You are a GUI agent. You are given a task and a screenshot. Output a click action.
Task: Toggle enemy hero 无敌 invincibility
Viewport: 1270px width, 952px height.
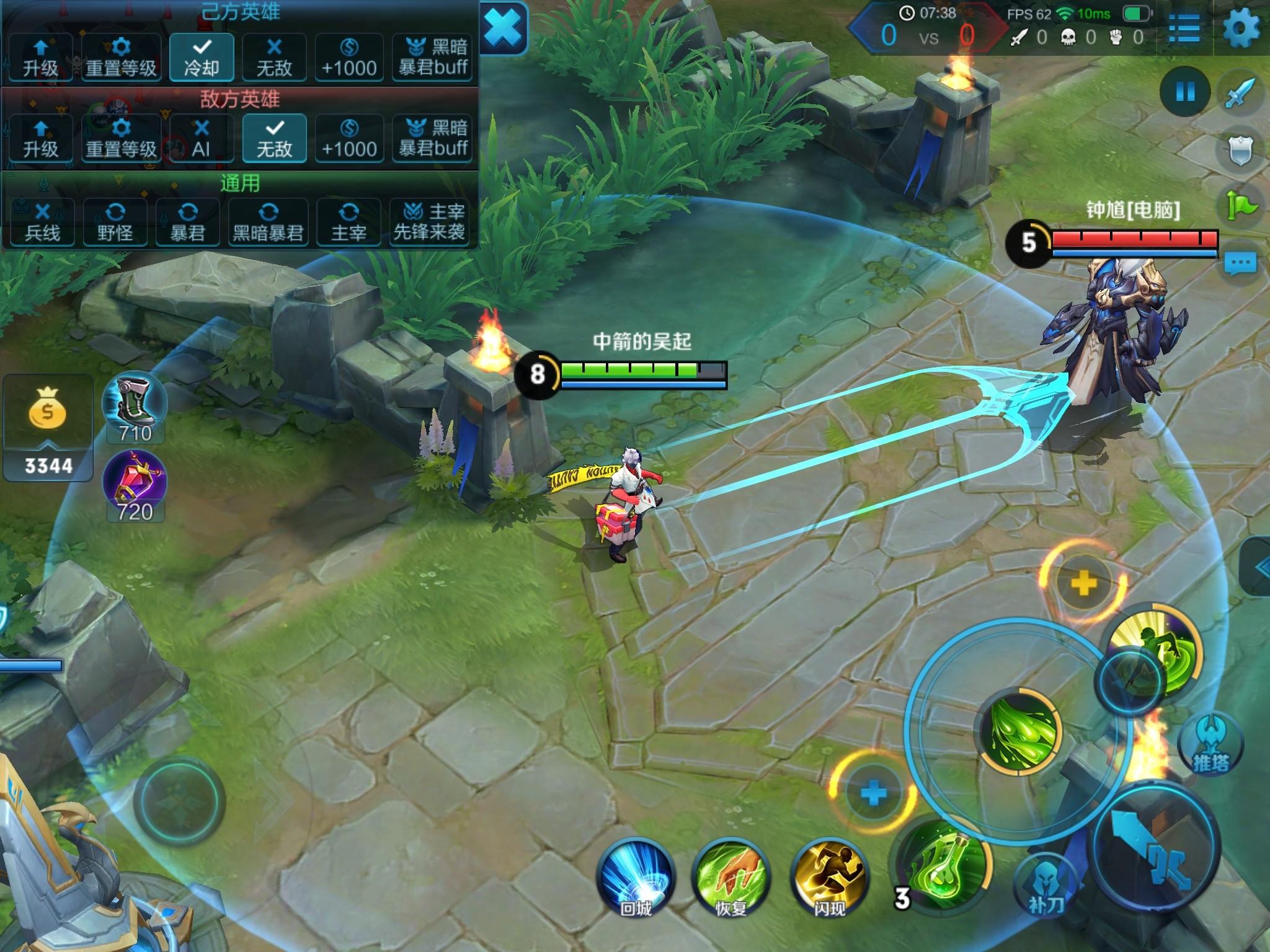274,138
